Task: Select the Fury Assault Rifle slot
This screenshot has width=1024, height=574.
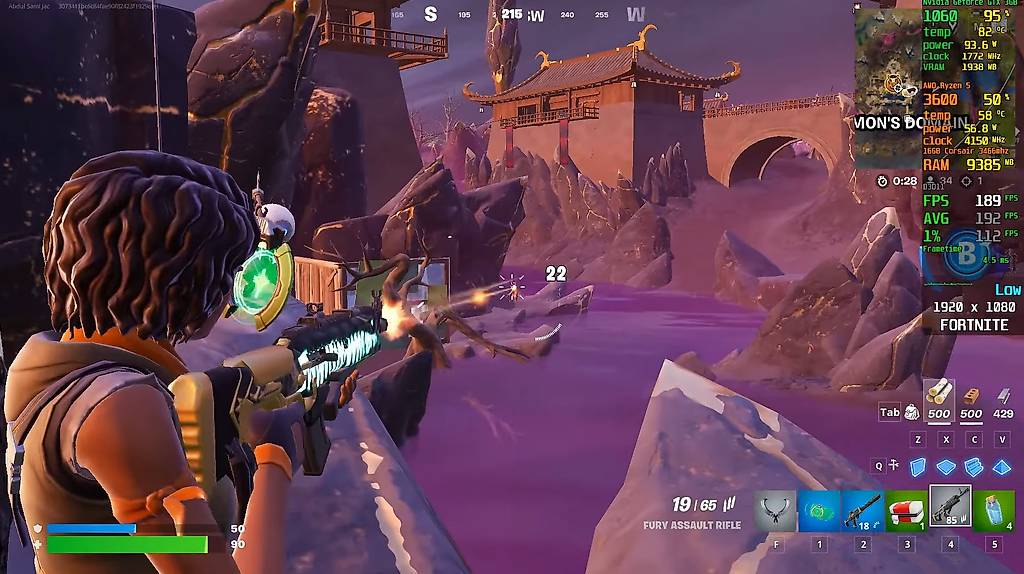Action: click(950, 506)
